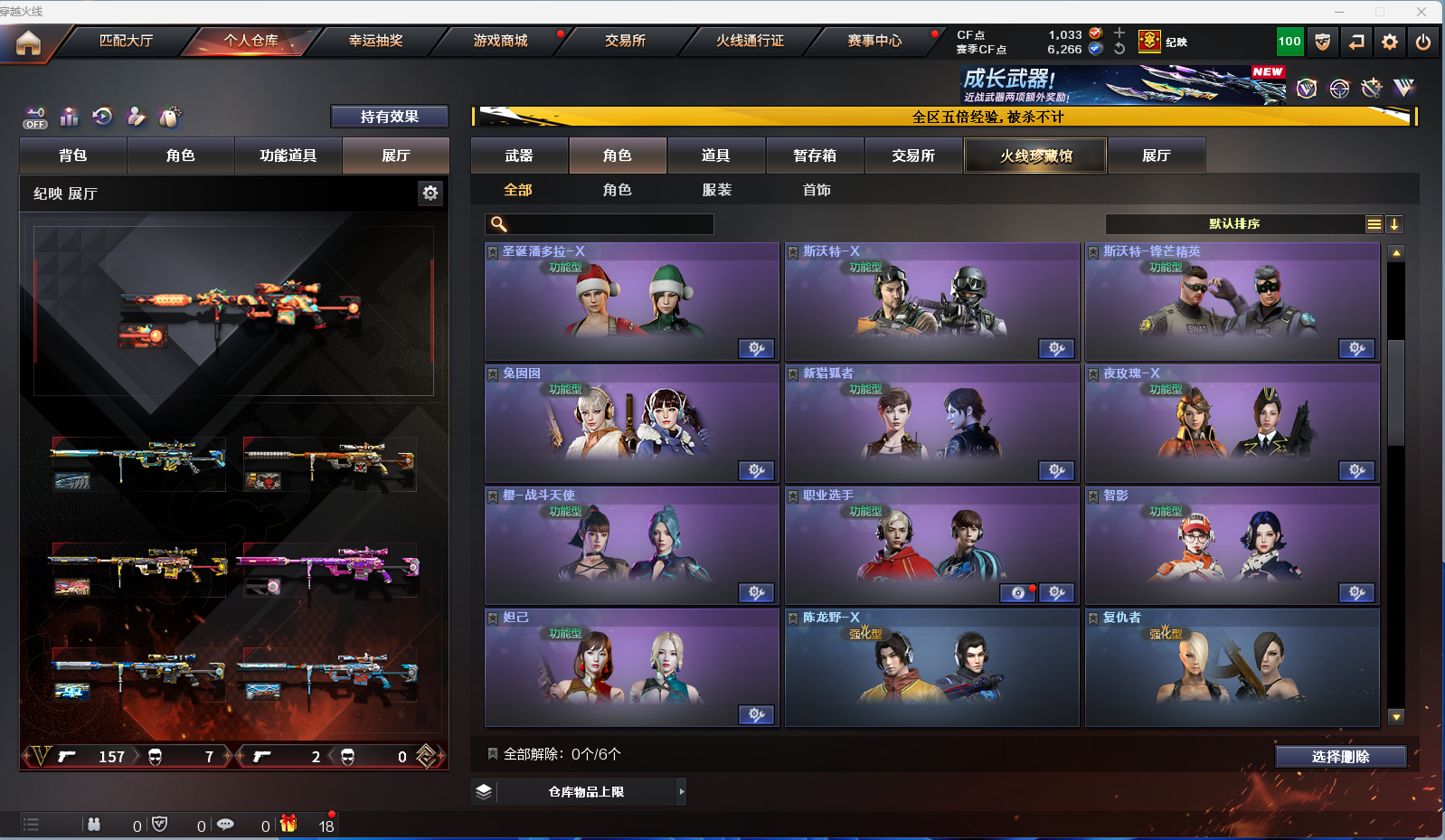Go to the home lobby icon
Image resolution: width=1445 pixels, height=840 pixels.
(28, 42)
